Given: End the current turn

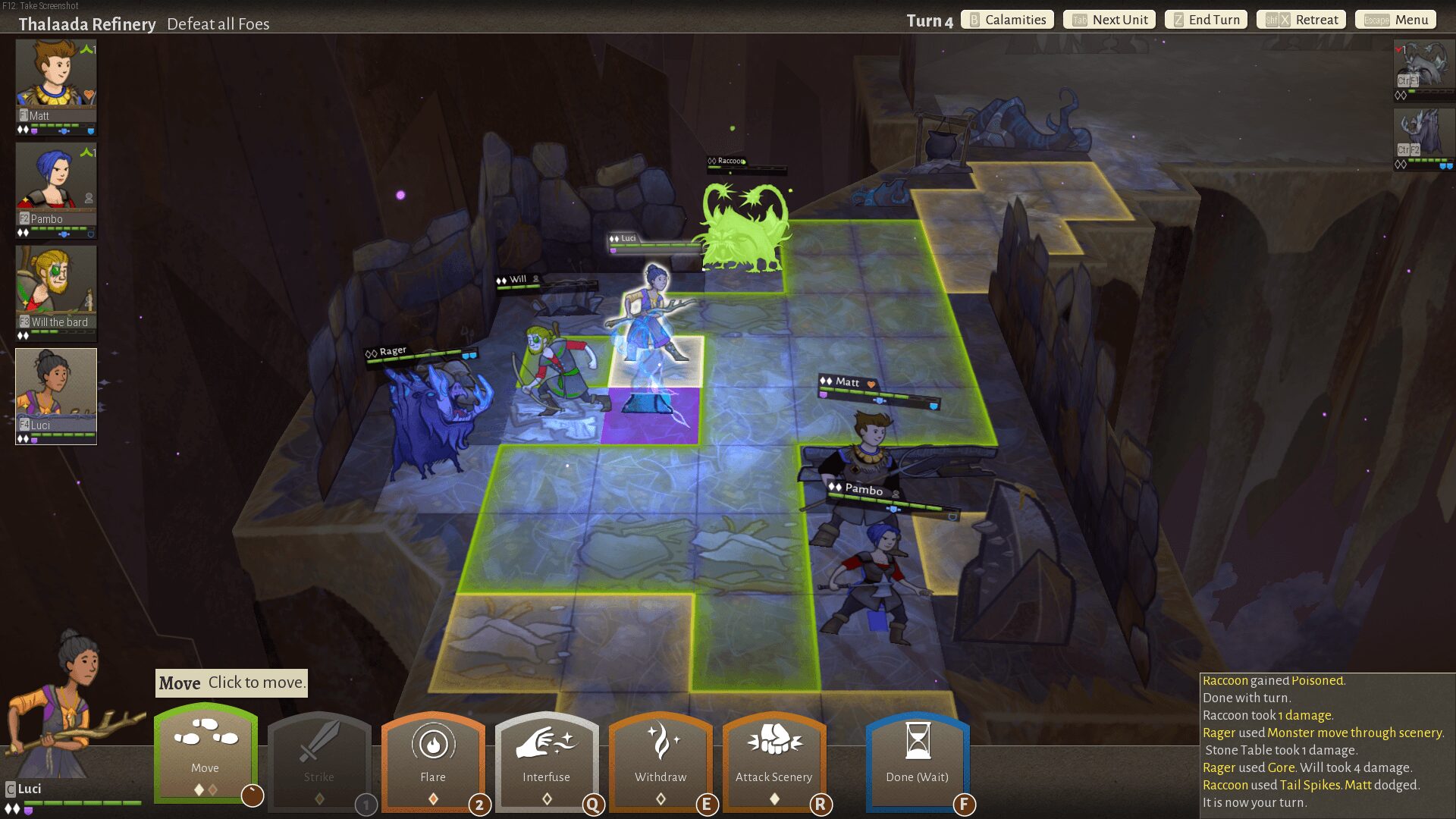Looking at the screenshot, I should point(1206,20).
